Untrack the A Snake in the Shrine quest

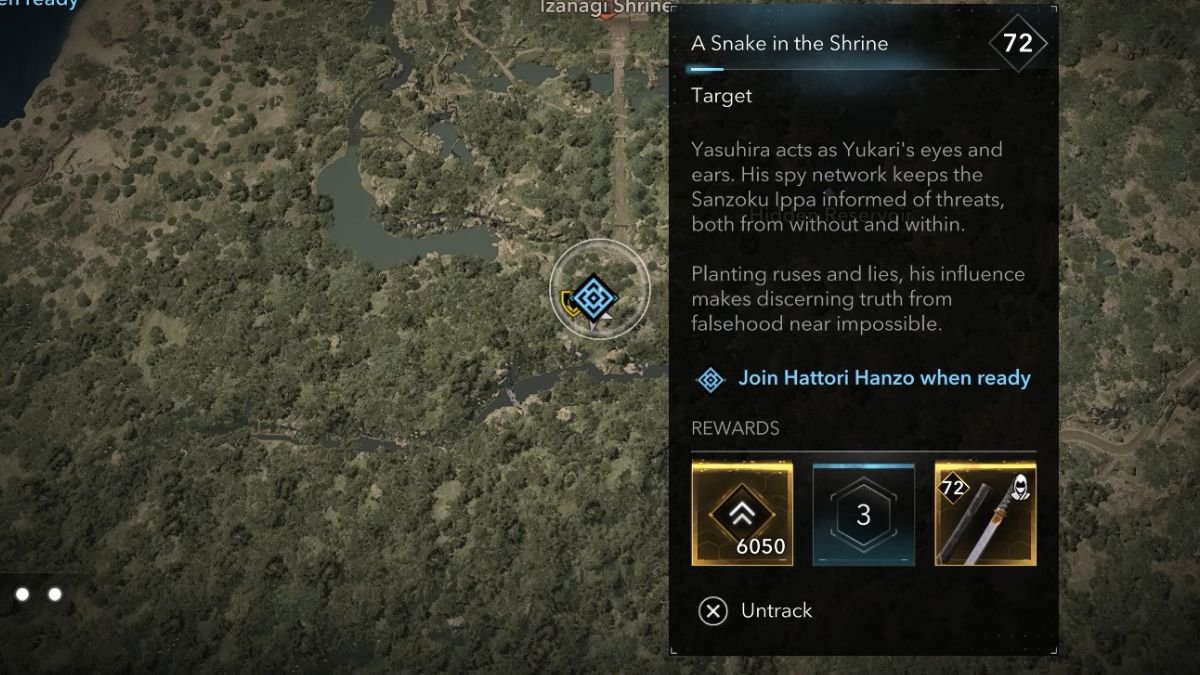pyautogui.click(x=756, y=610)
